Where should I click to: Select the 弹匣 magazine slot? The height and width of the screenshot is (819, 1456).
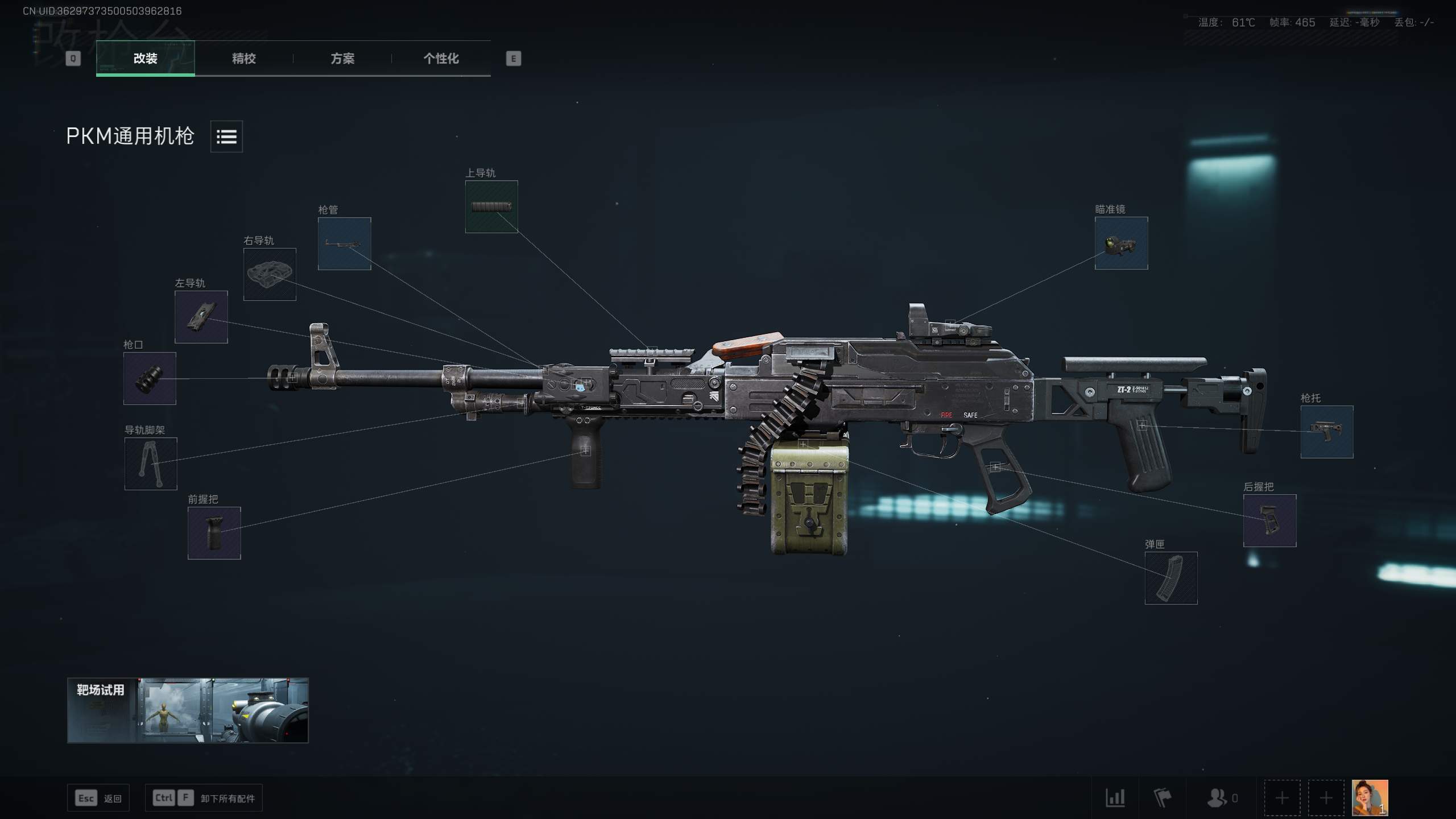coord(1170,578)
